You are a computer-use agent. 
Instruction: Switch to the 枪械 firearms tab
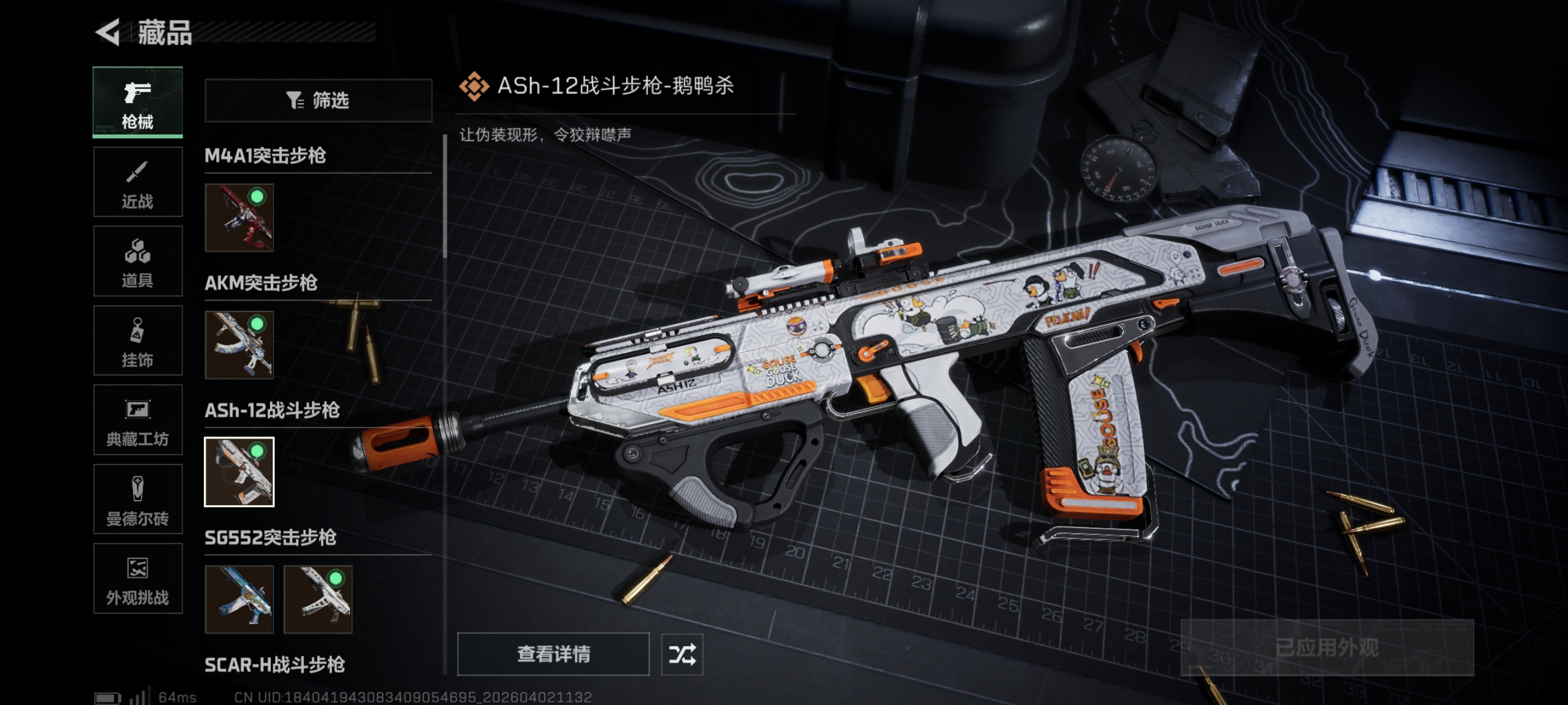[x=137, y=102]
